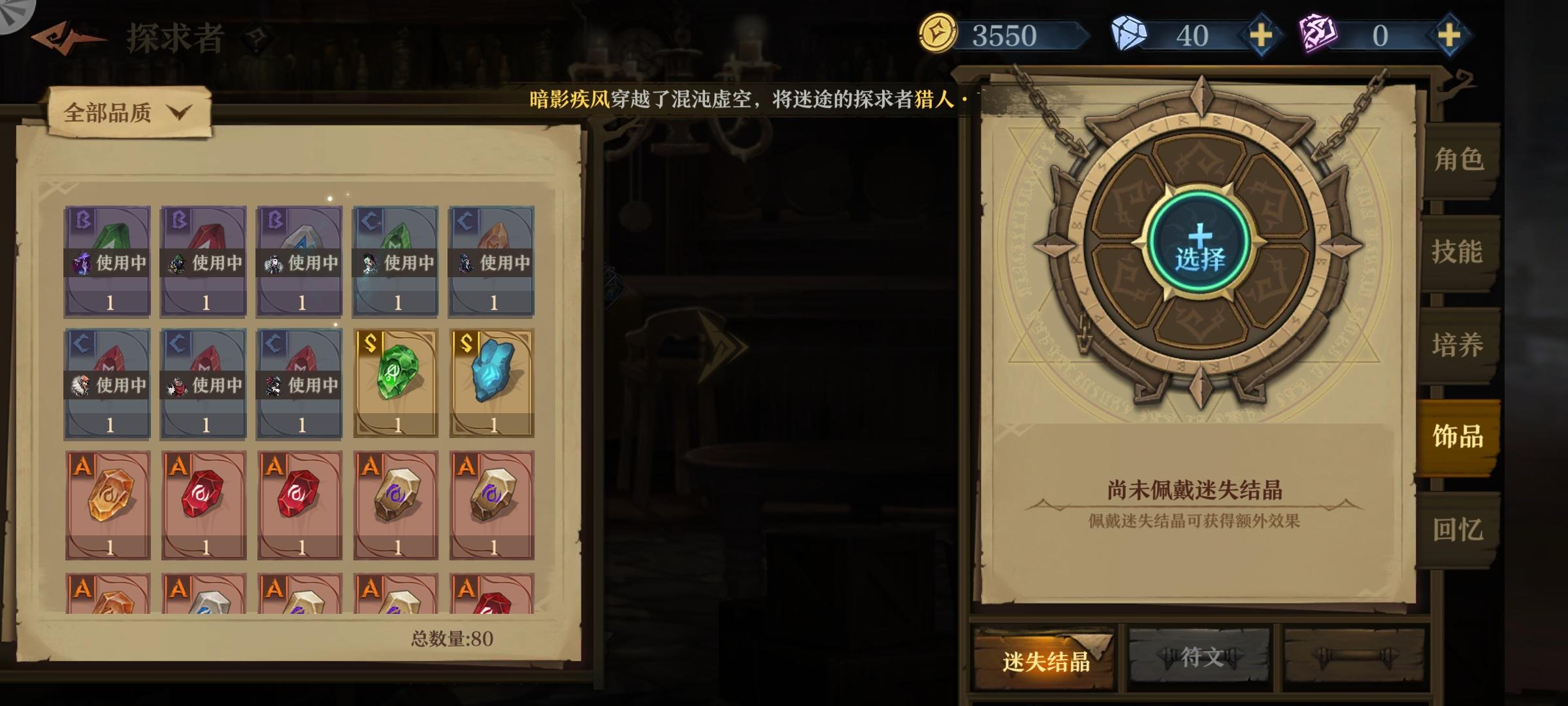Select the golden S-grade green crystal
Screen dimensions: 1568x706
tap(395, 379)
